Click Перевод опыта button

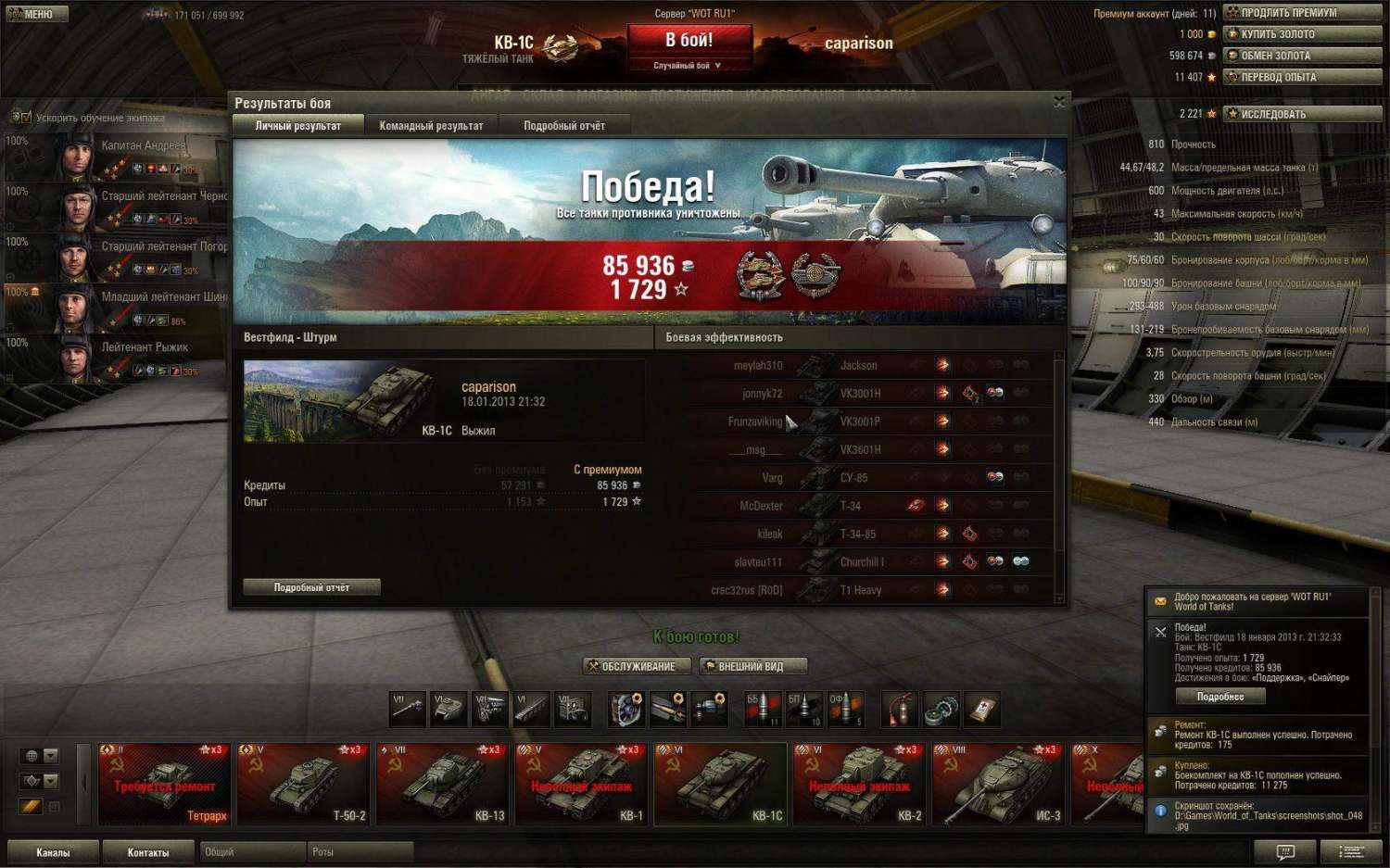1302,77
